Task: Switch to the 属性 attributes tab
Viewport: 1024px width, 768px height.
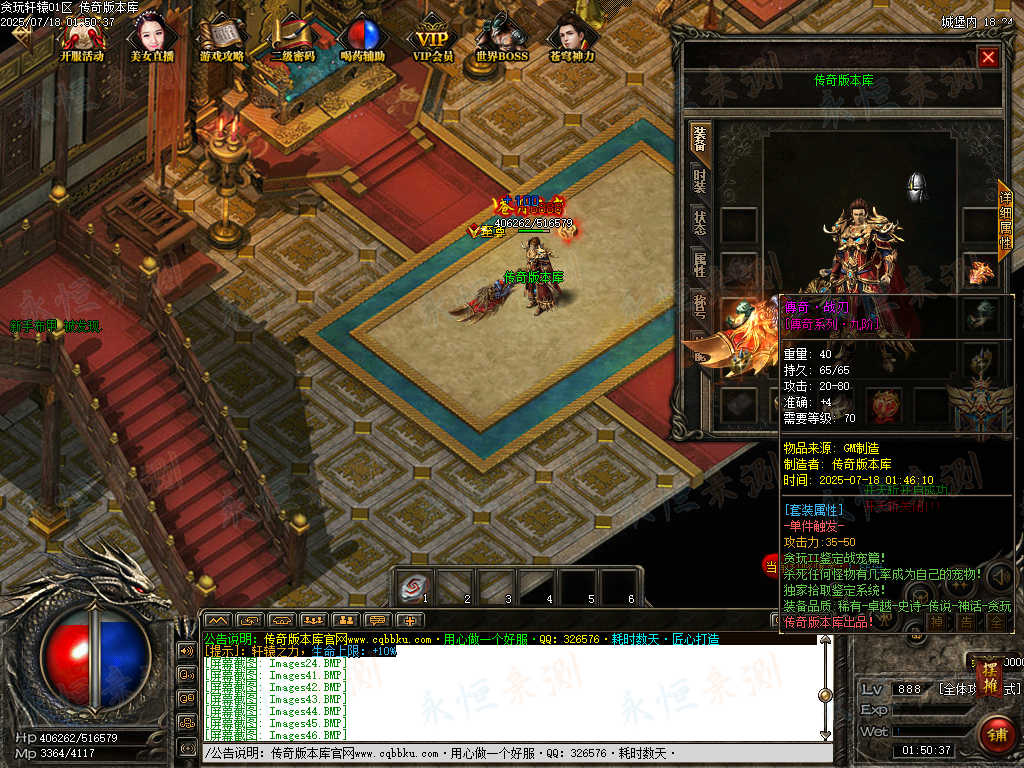Action: coord(700,264)
